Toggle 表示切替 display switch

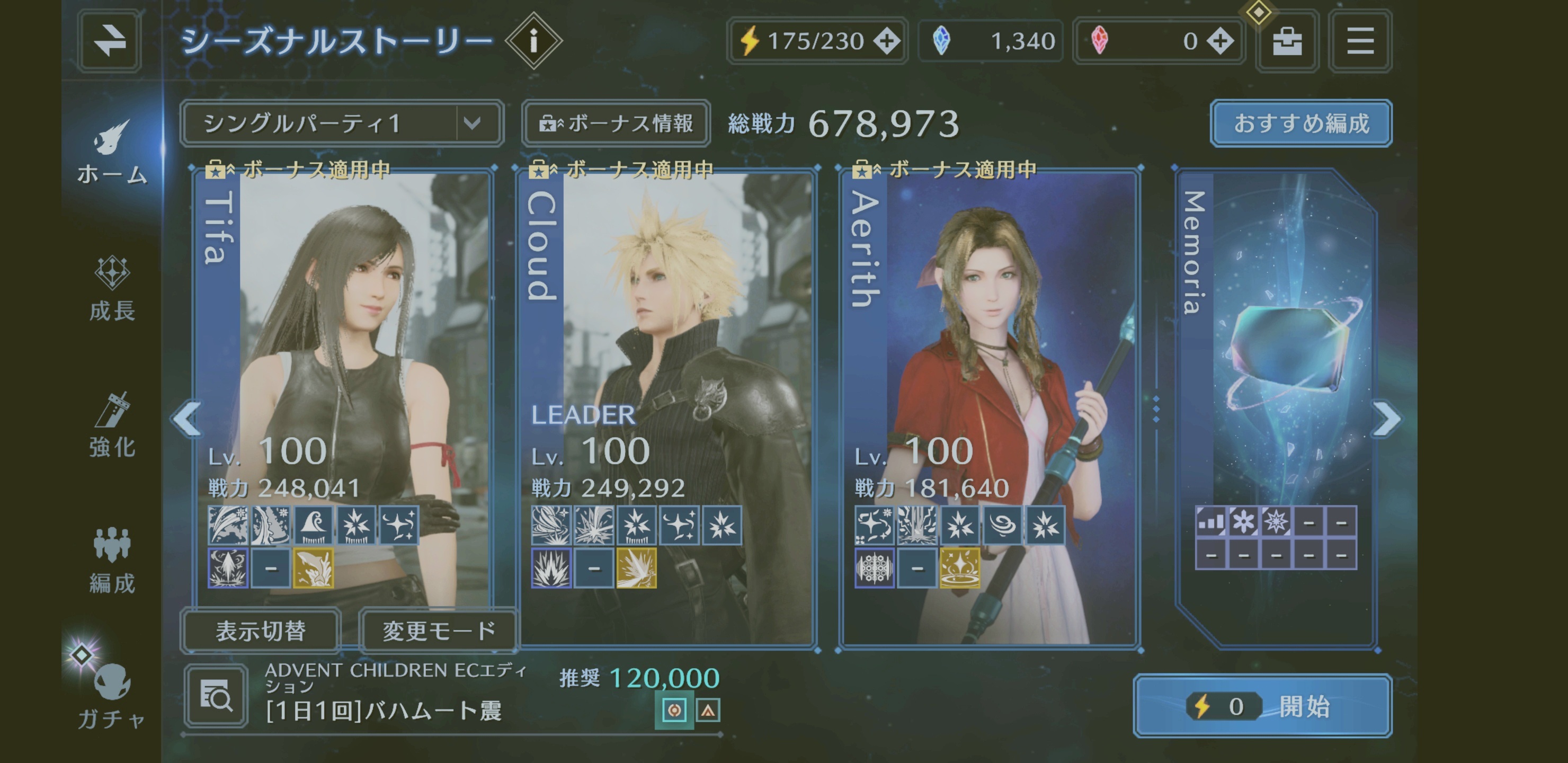261,631
